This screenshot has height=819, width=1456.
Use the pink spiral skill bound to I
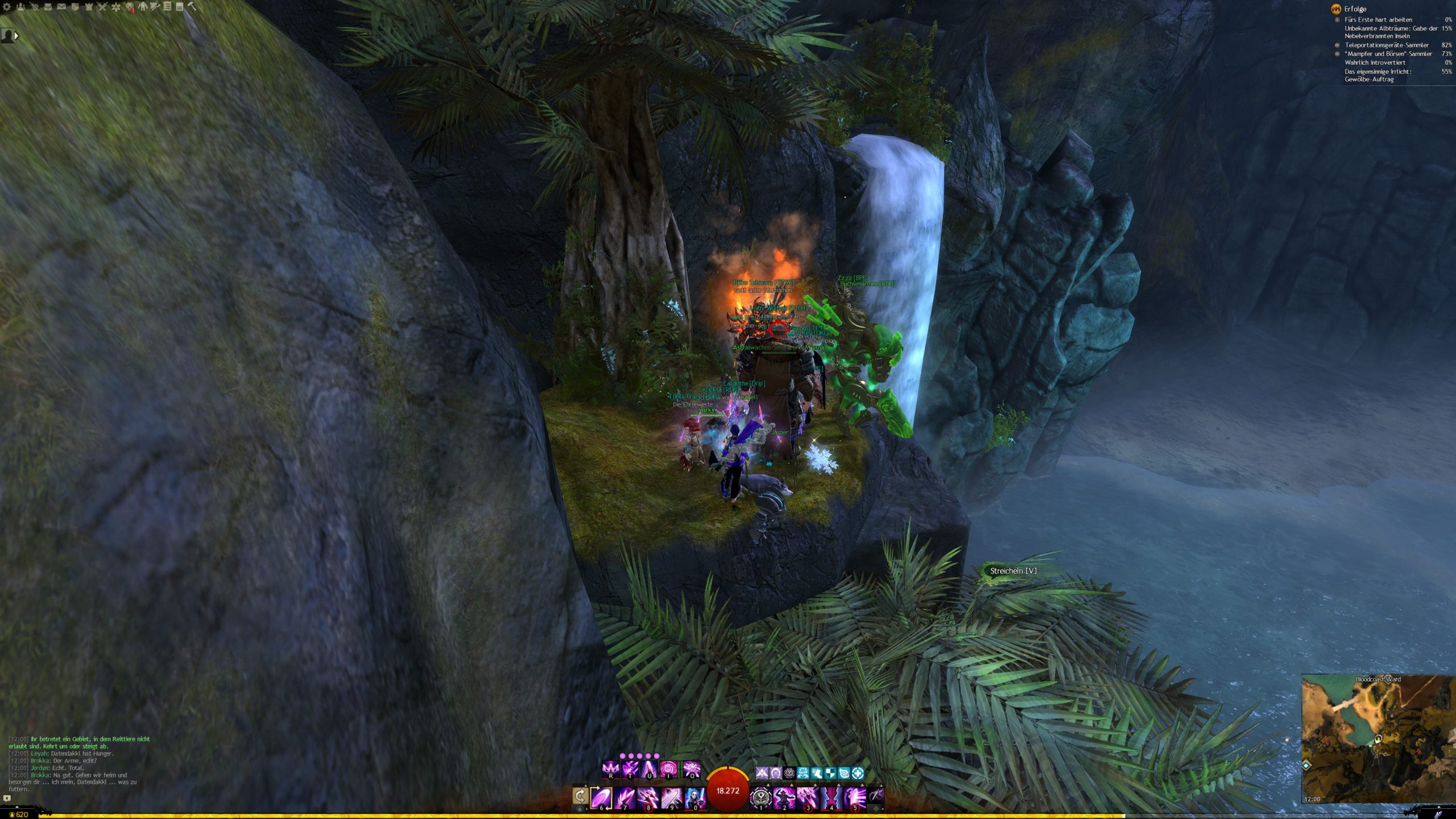[668, 770]
